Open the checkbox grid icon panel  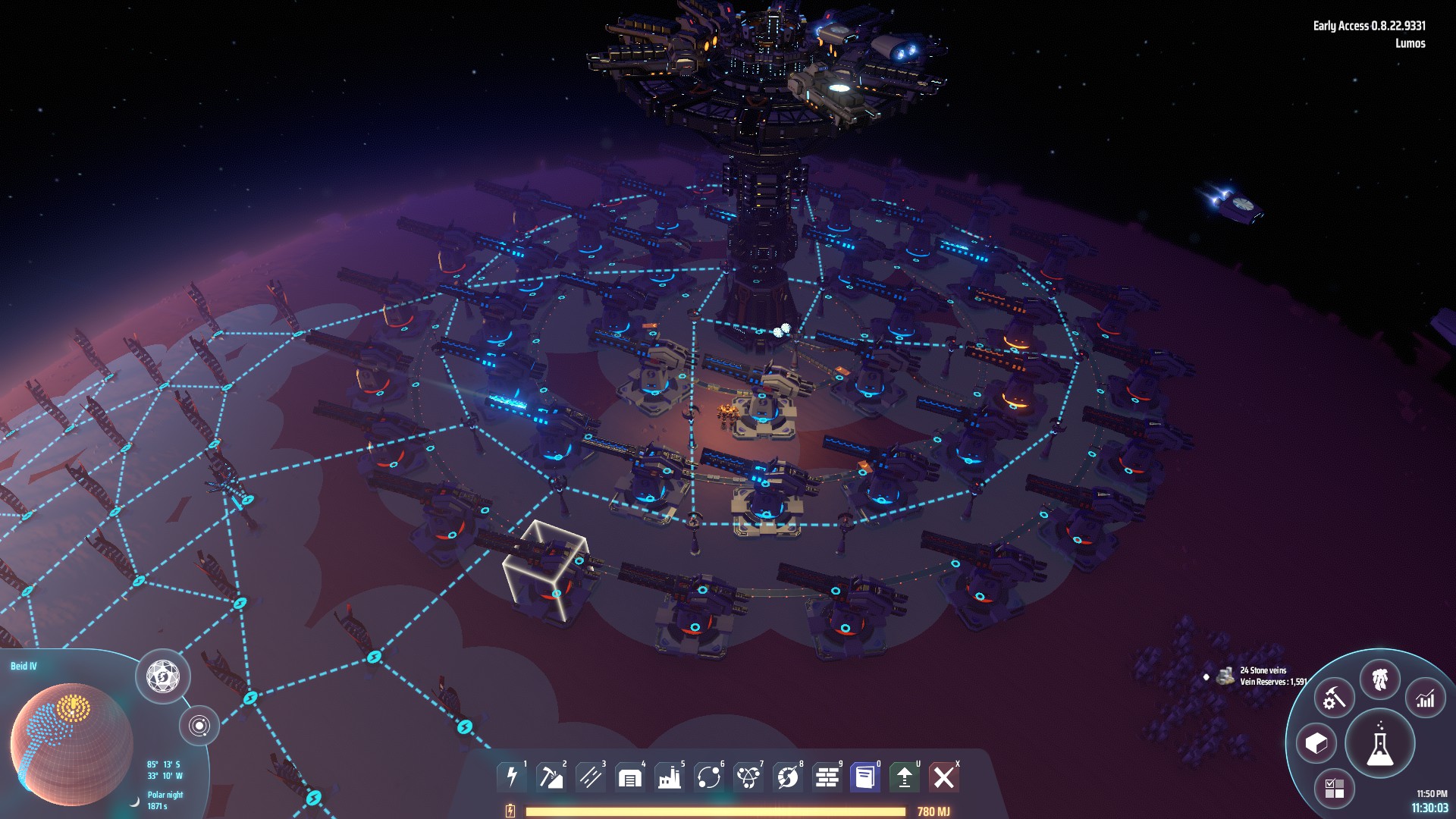pos(1334,788)
